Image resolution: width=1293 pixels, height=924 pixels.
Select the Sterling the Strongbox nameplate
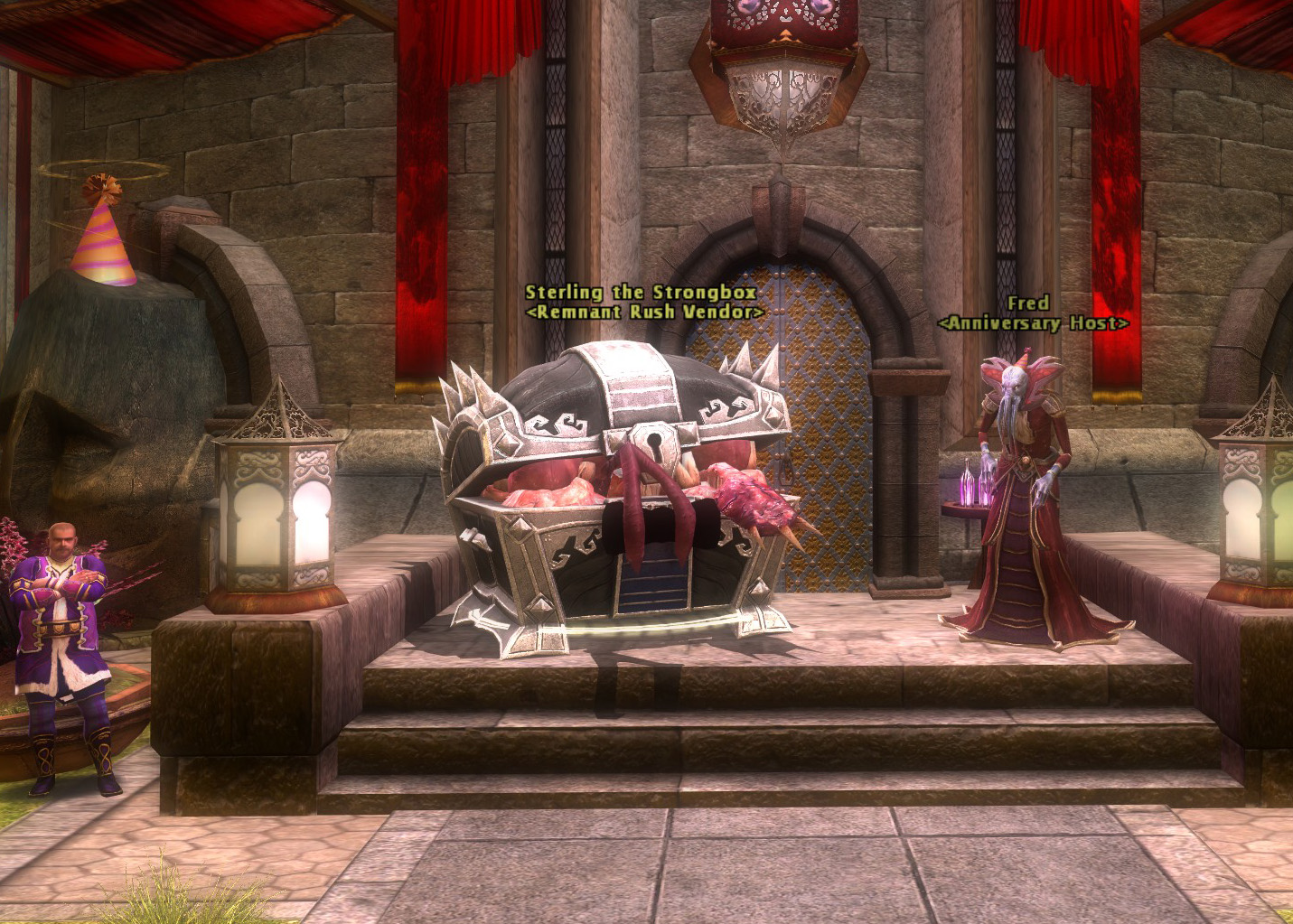(x=642, y=302)
